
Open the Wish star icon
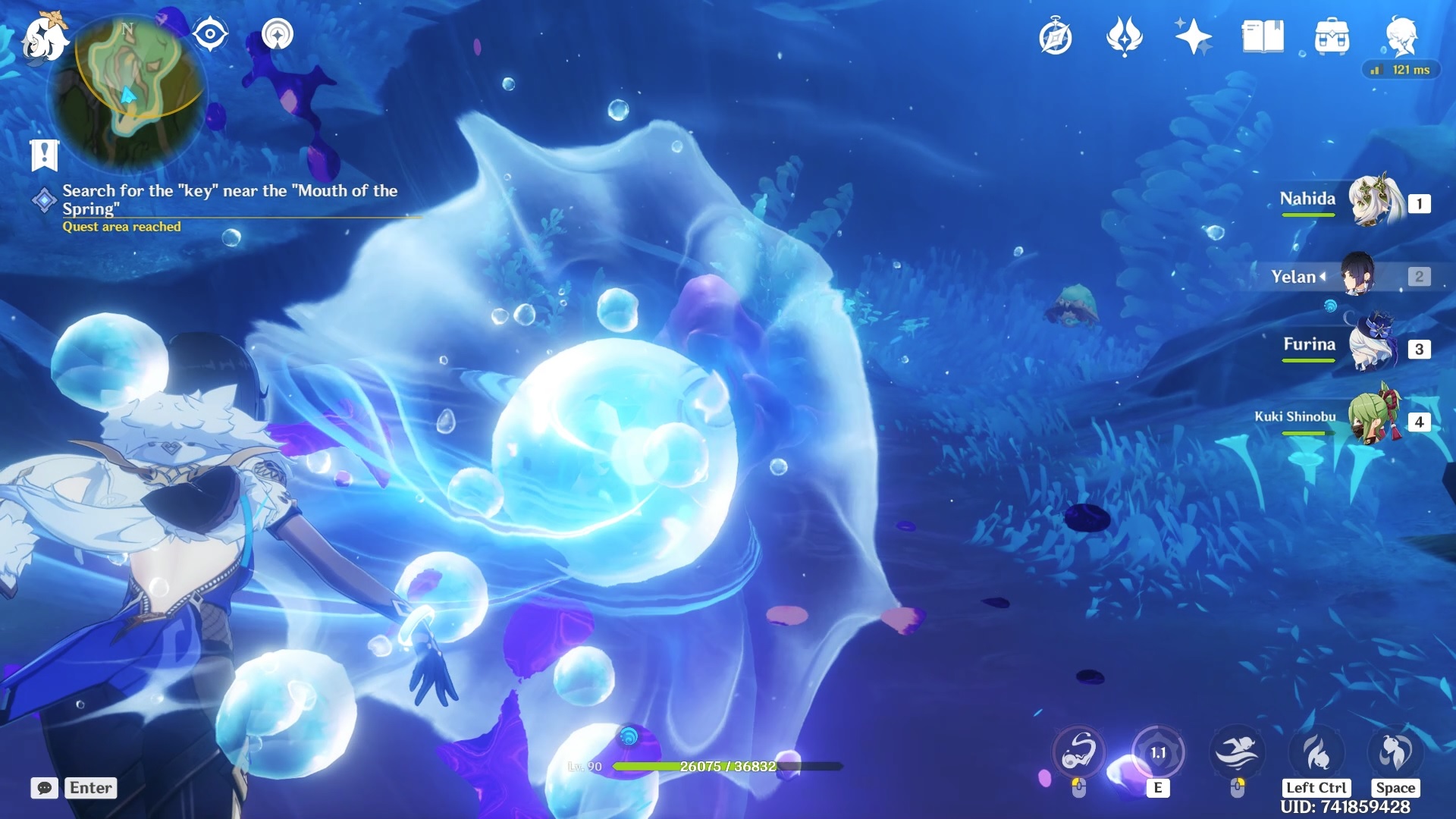1193,36
